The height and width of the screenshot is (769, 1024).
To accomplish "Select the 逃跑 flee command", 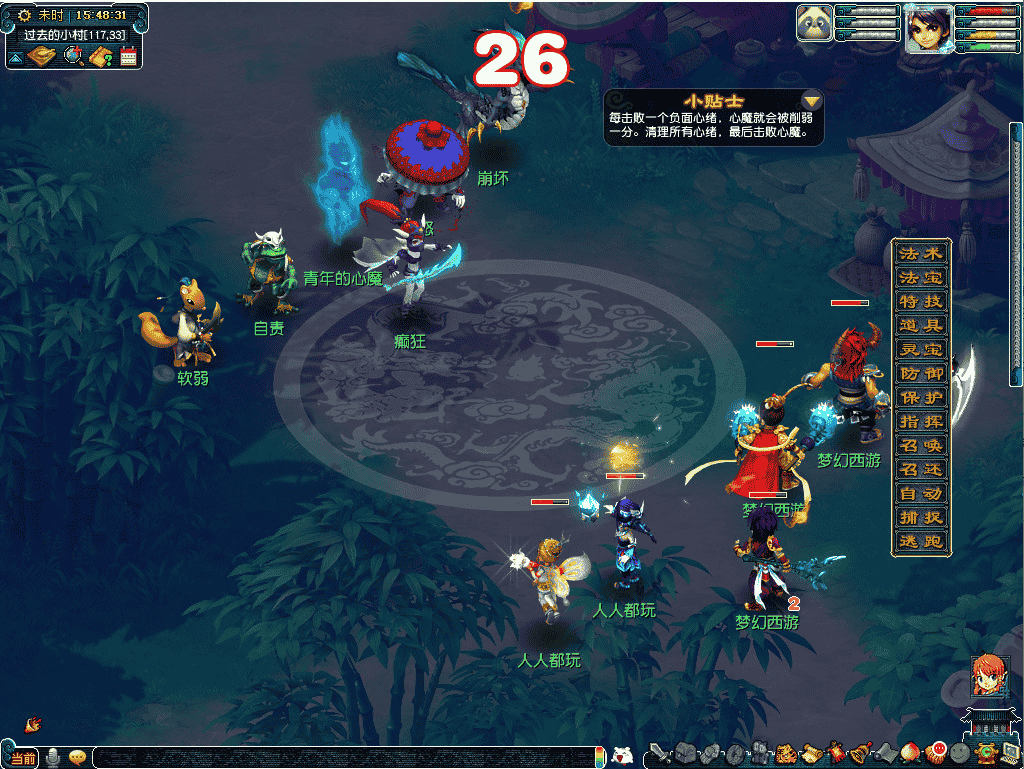I will tap(920, 542).
